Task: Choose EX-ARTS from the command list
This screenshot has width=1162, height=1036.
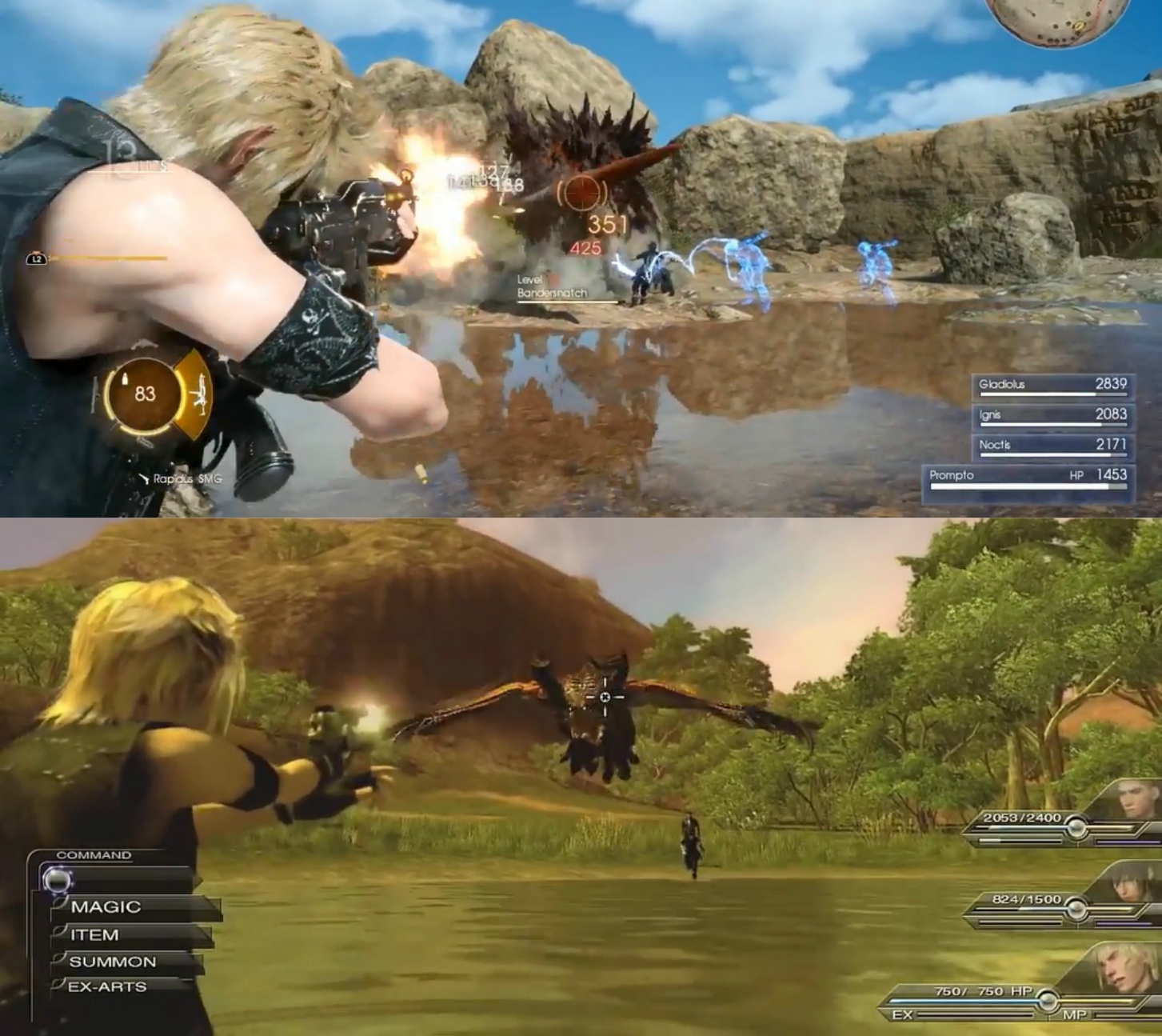Action: pyautogui.click(x=108, y=988)
